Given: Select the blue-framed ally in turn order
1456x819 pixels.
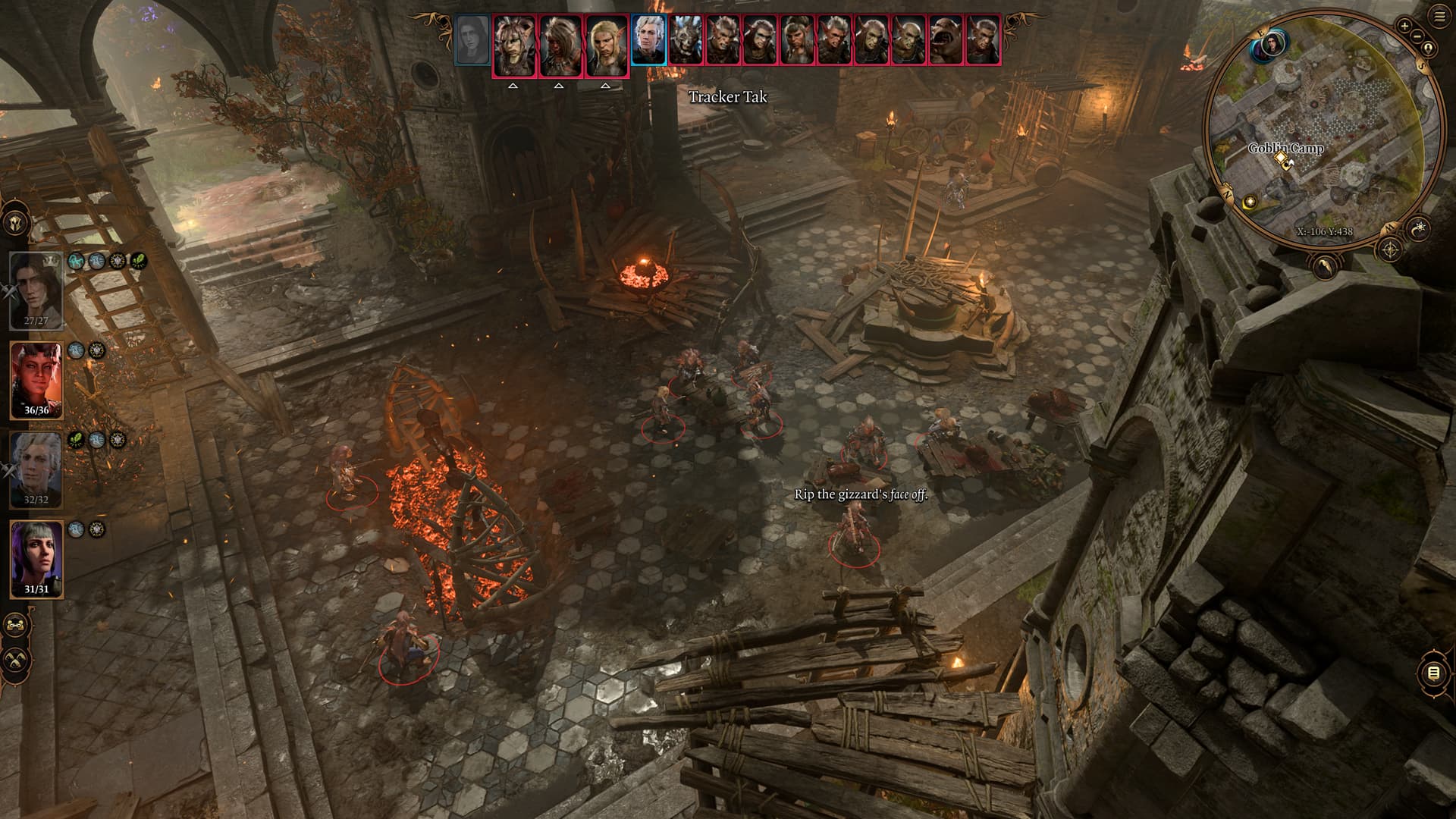Looking at the screenshot, I should tap(648, 39).
